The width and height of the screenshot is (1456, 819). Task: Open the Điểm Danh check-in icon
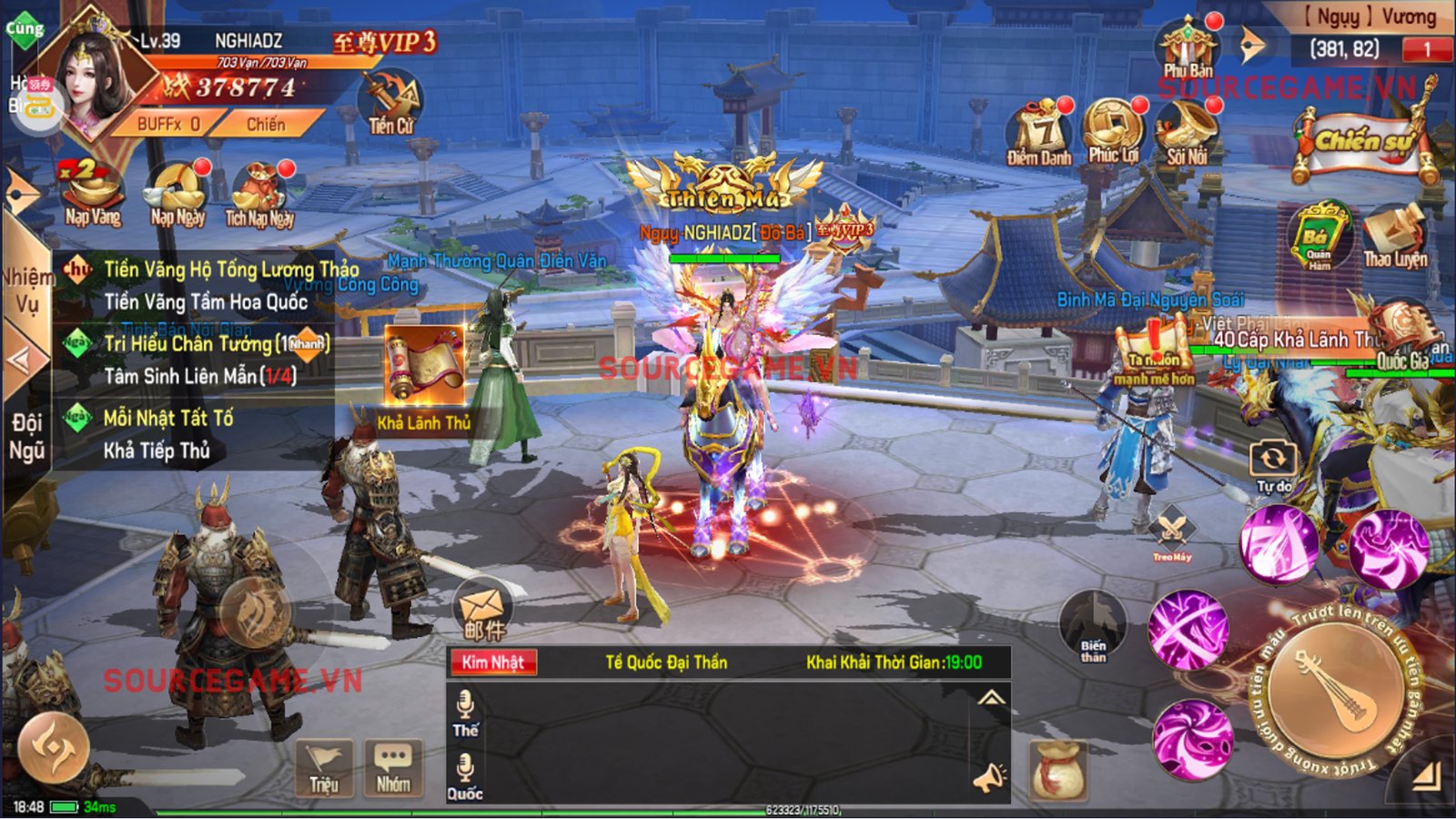coord(1040,133)
